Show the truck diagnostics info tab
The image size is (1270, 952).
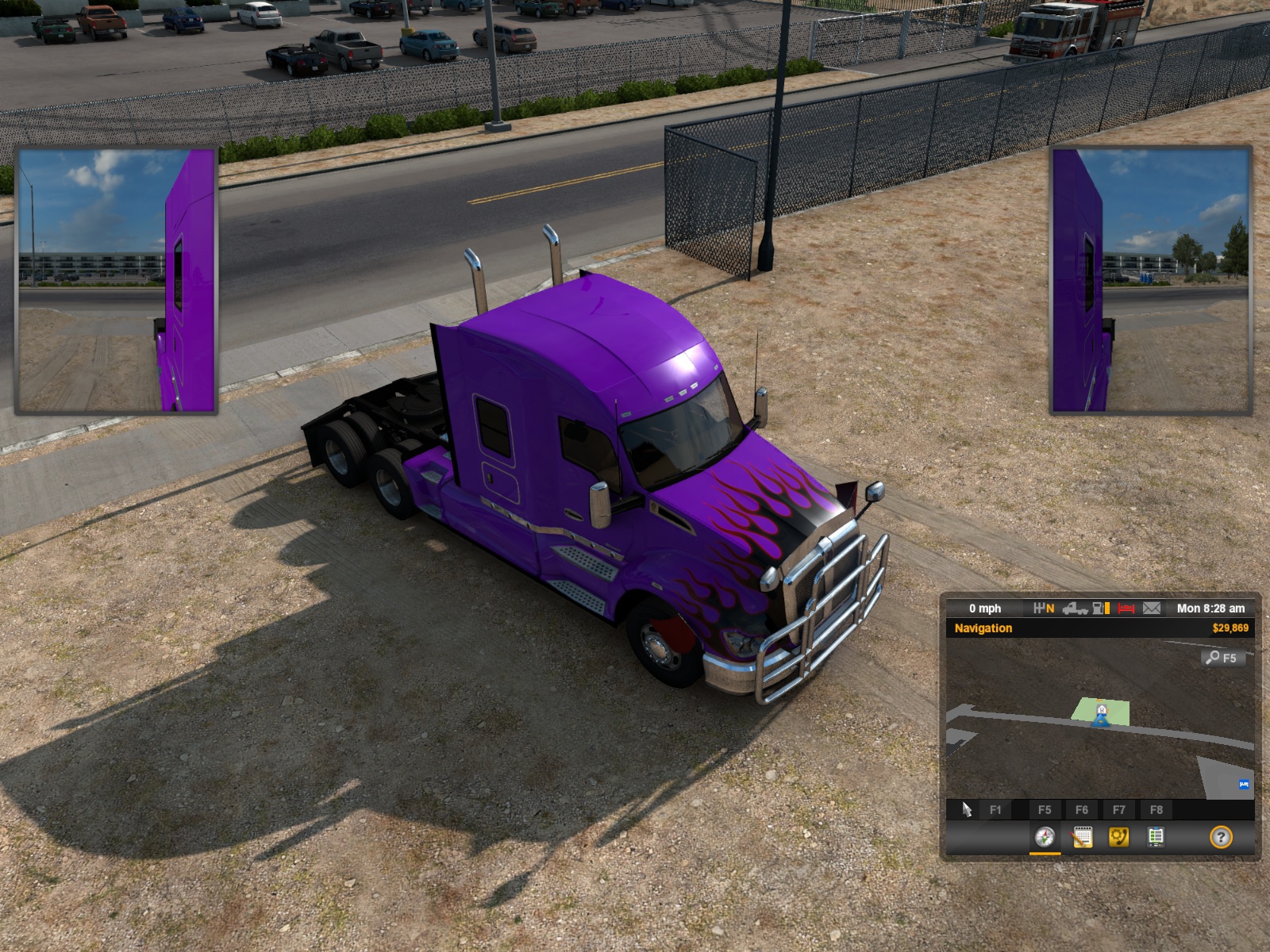click(1156, 837)
